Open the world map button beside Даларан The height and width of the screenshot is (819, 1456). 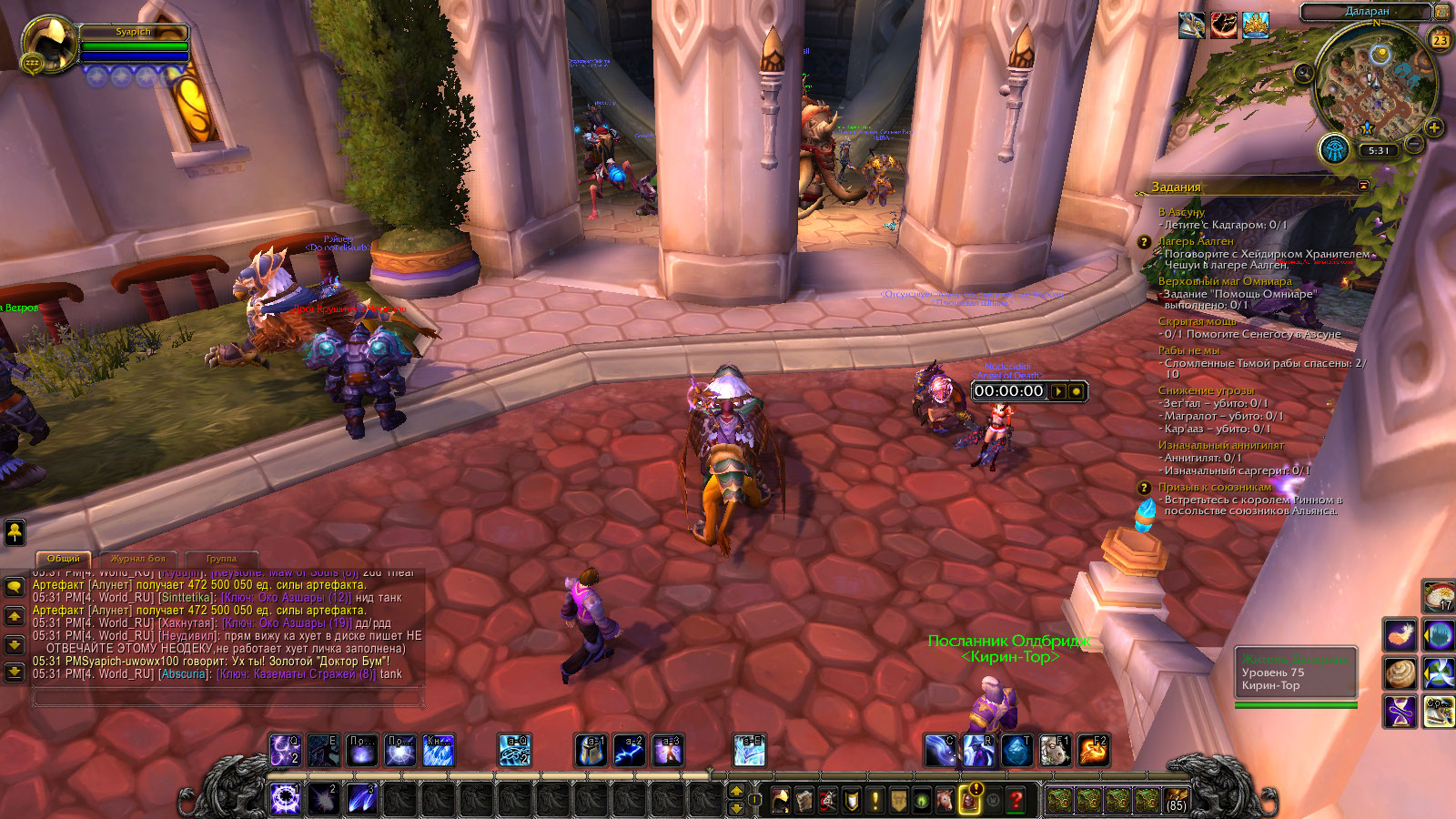(1441, 11)
